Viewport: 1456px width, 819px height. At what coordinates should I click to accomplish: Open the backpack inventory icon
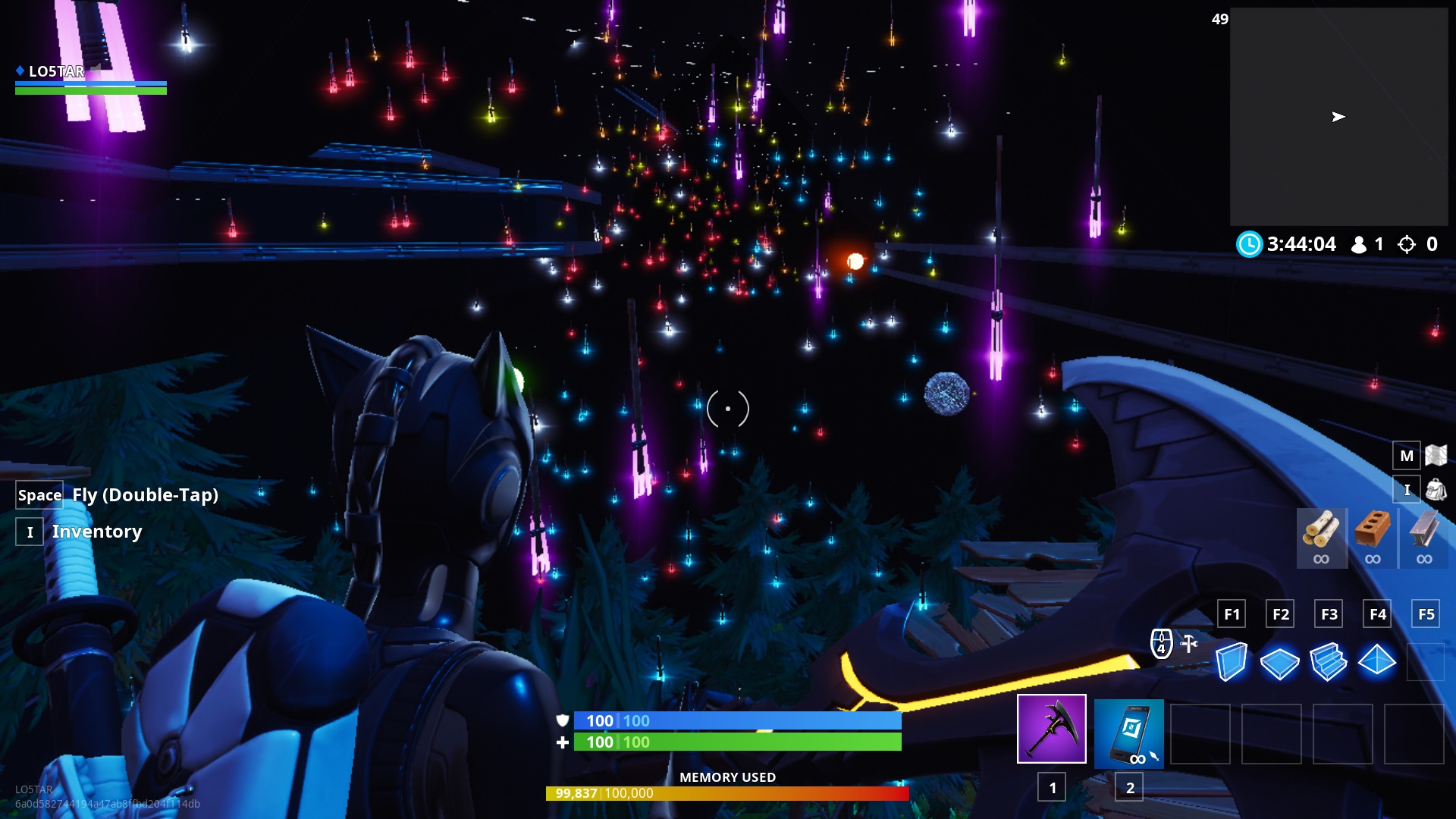pos(1436,490)
